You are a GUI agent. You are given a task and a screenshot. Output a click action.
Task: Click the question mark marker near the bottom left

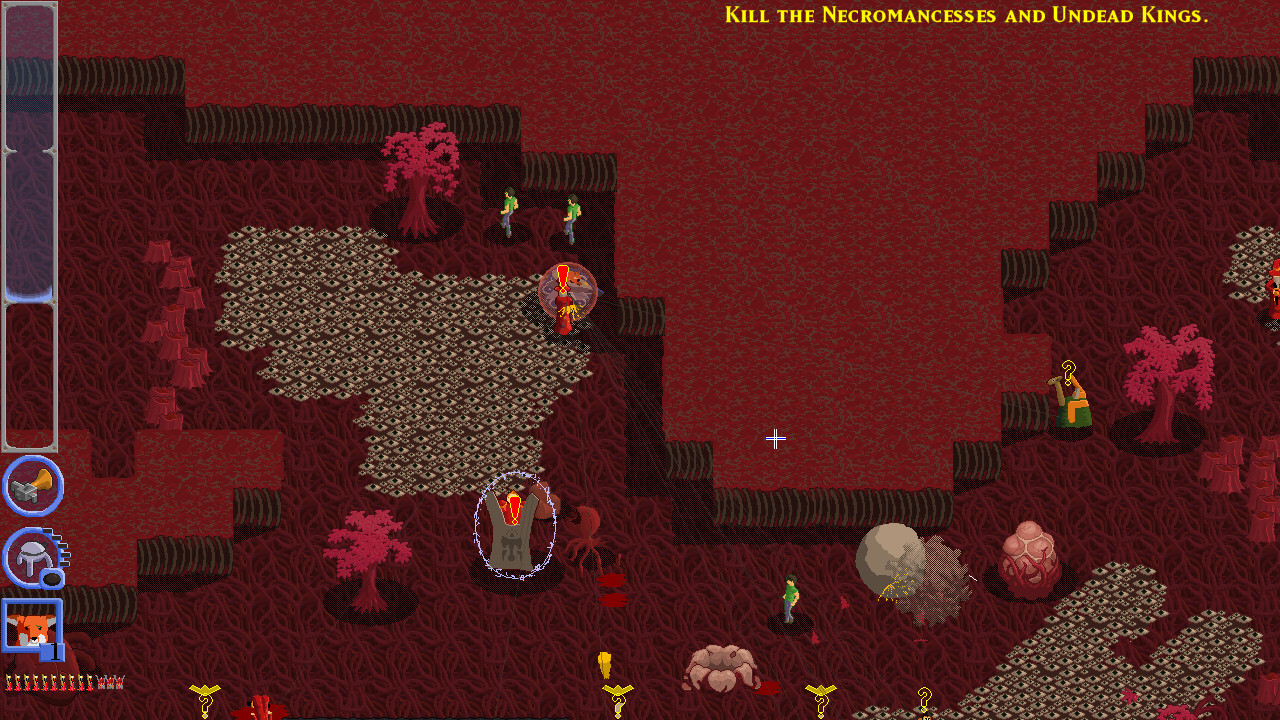tap(206, 704)
